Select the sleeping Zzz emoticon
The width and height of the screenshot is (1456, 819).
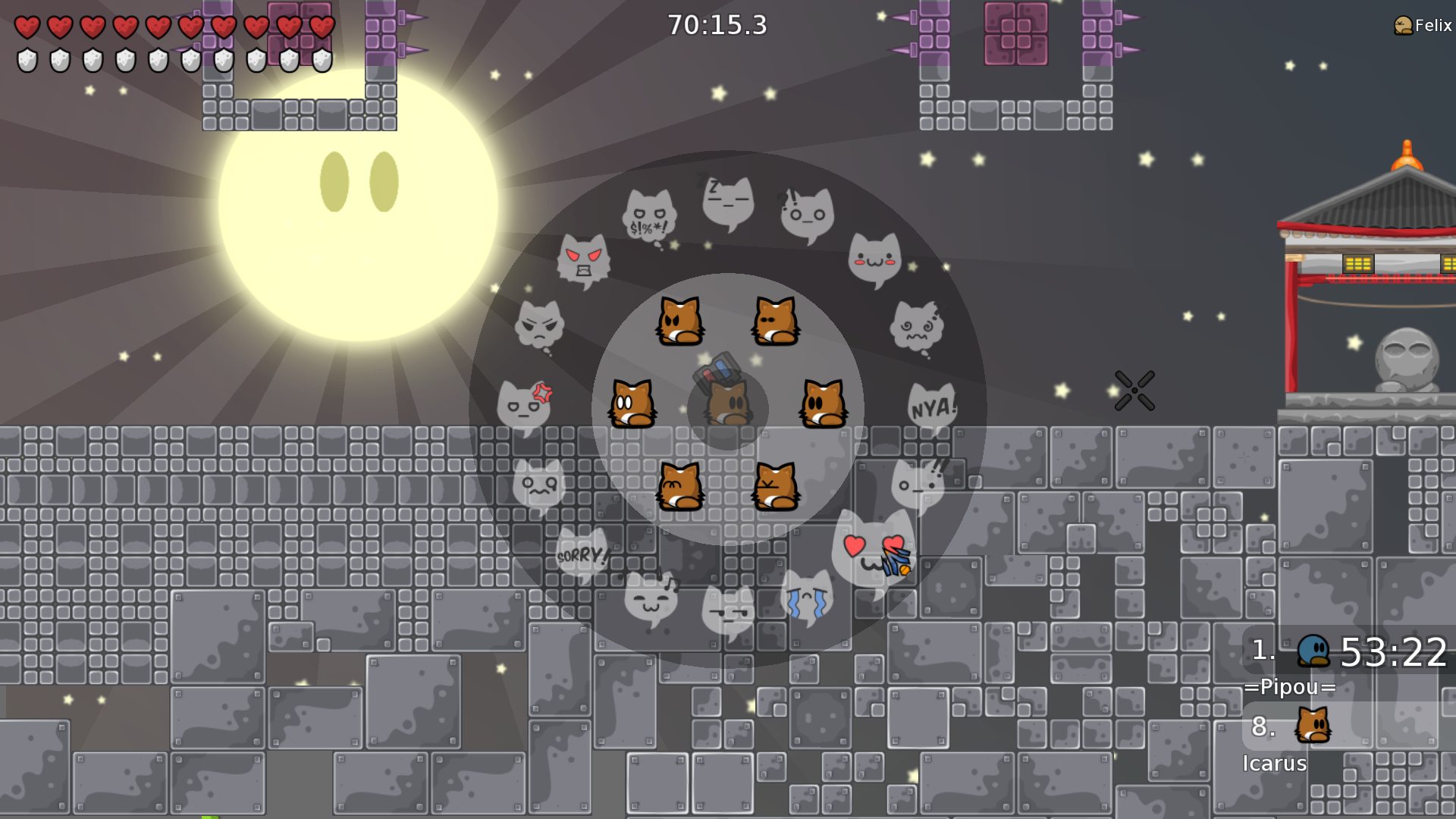[x=728, y=202]
